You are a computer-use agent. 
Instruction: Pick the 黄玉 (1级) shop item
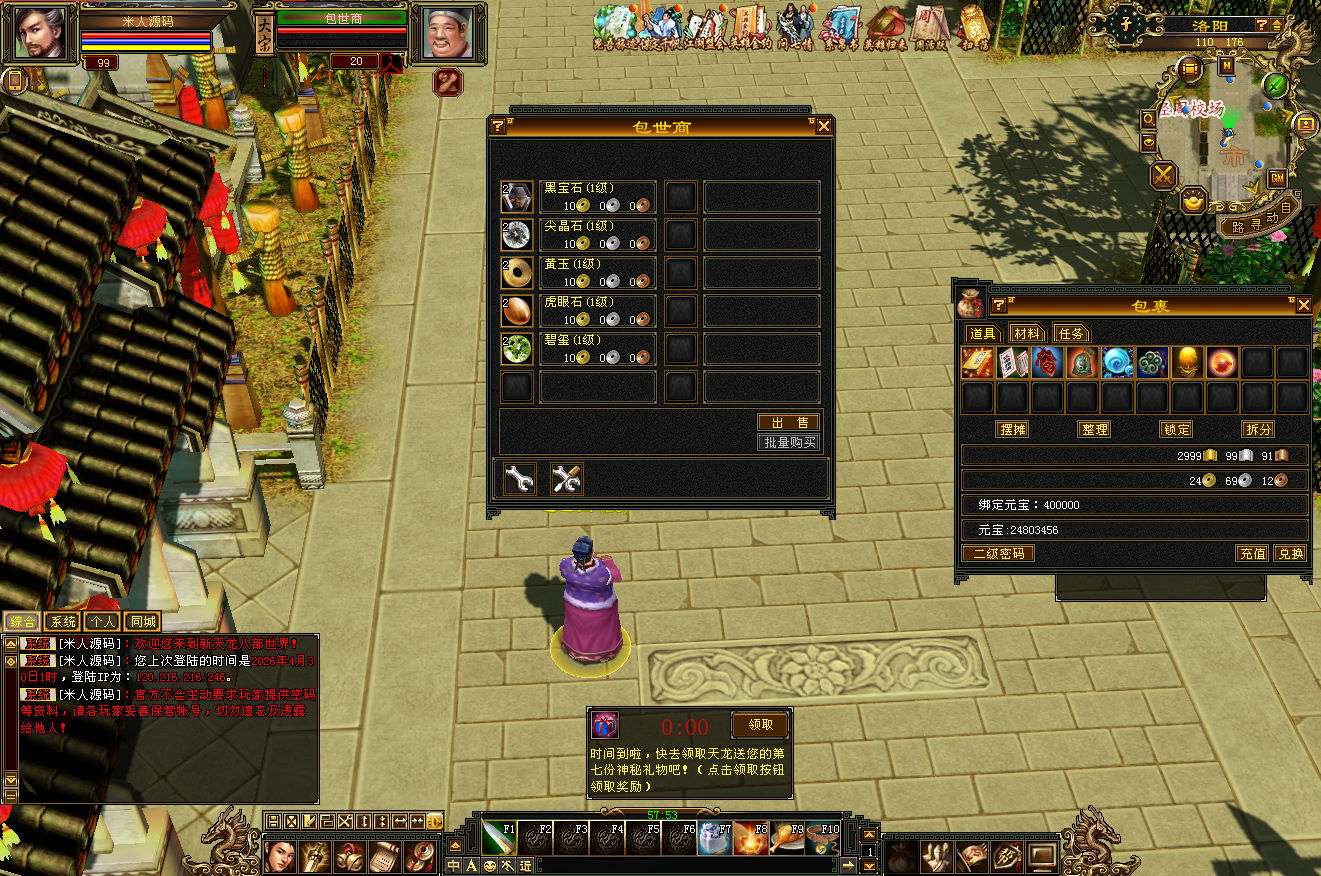tap(517, 273)
